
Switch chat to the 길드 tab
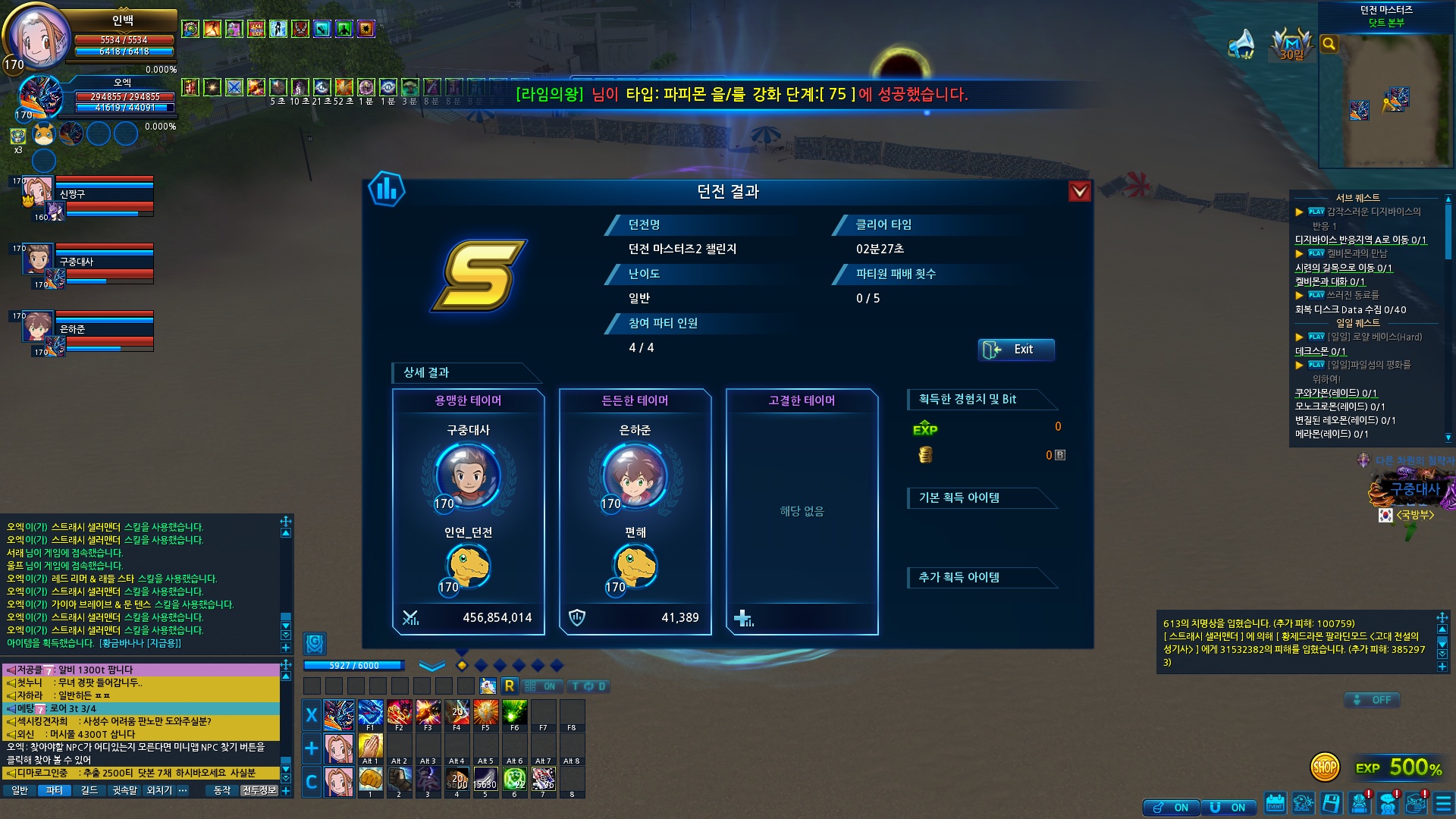(89, 790)
